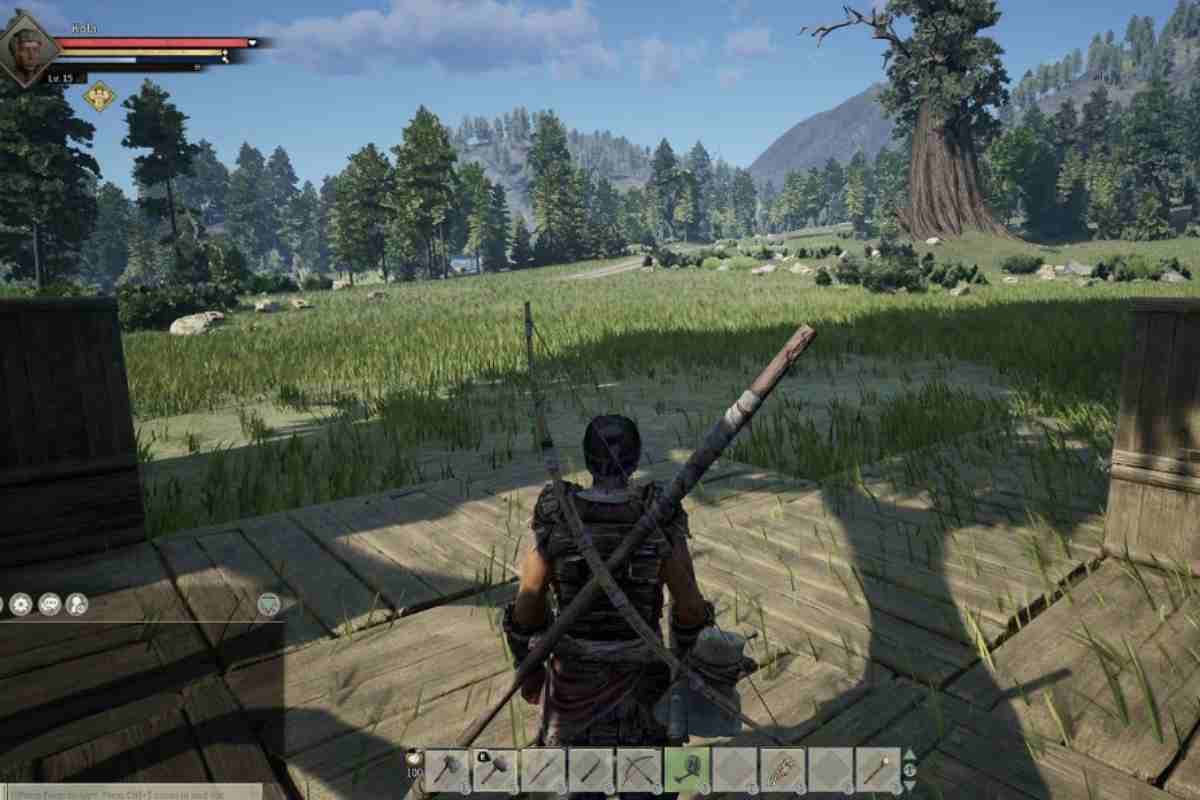The image size is (1200, 800).
Task: Click the person silhouette icon in chat bar
Action: [x=76, y=604]
